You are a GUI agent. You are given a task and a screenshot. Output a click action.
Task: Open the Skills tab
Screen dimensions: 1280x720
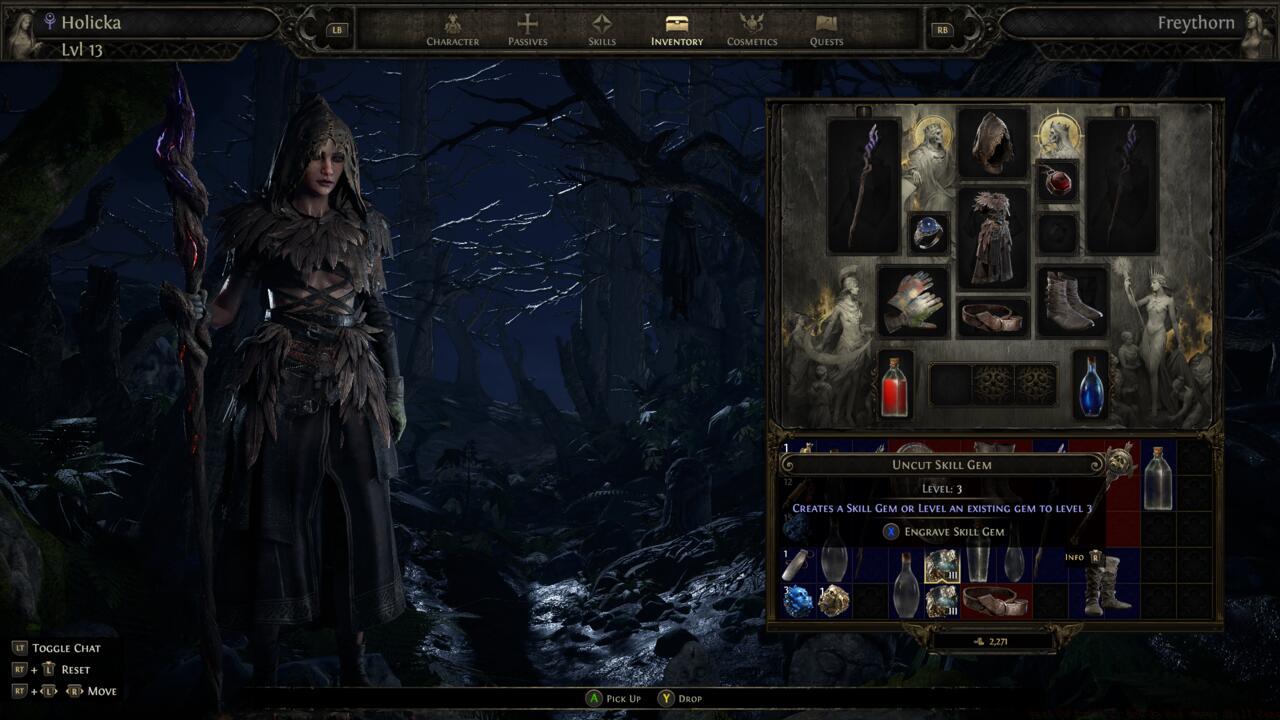[601, 29]
